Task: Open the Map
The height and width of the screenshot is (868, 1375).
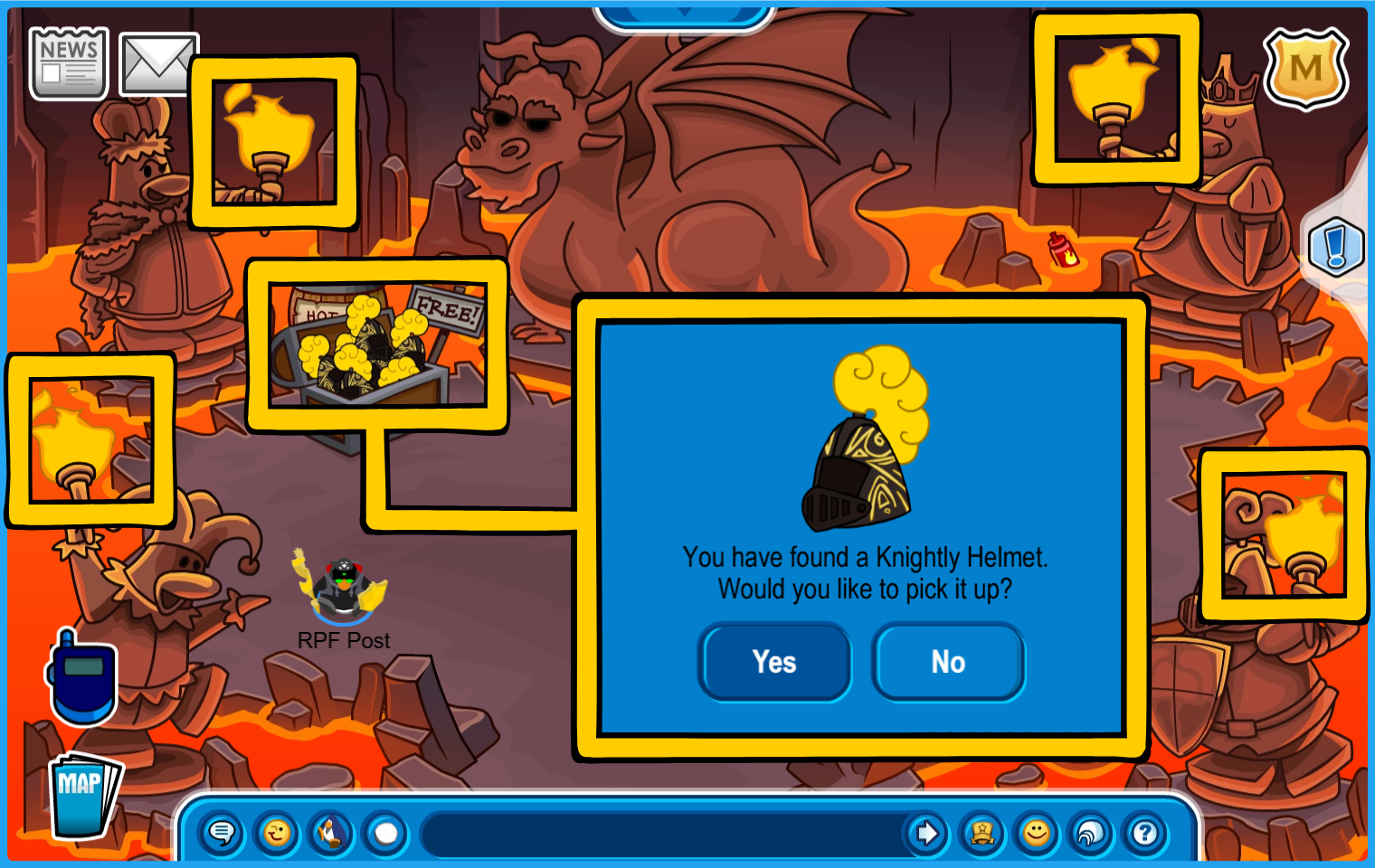Action: pos(83,796)
